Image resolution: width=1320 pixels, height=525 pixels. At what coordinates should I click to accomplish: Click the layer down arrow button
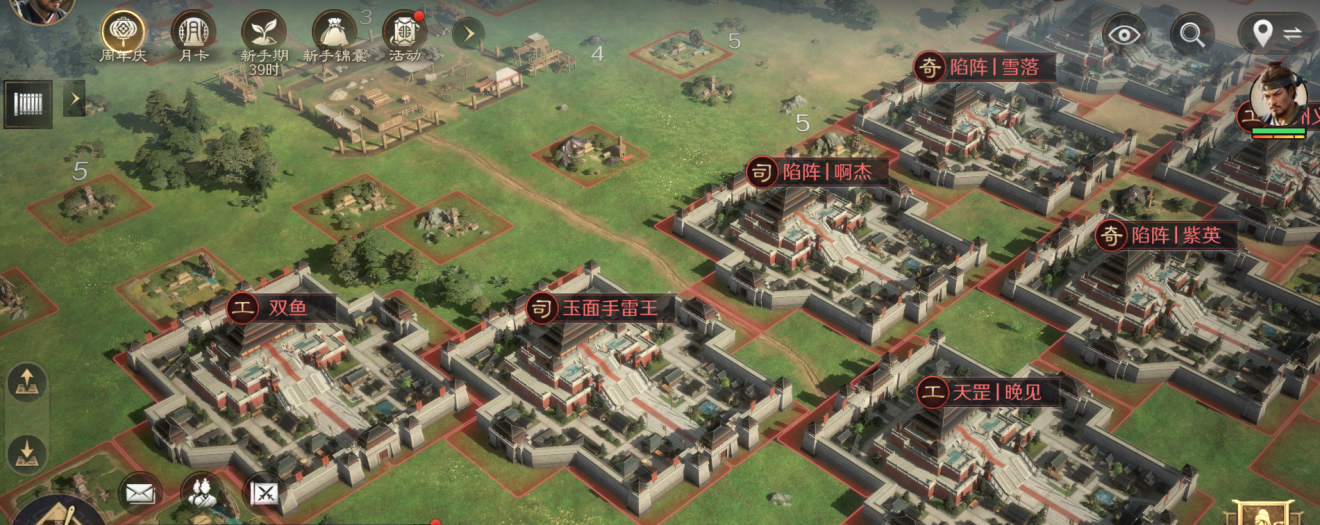(27, 452)
